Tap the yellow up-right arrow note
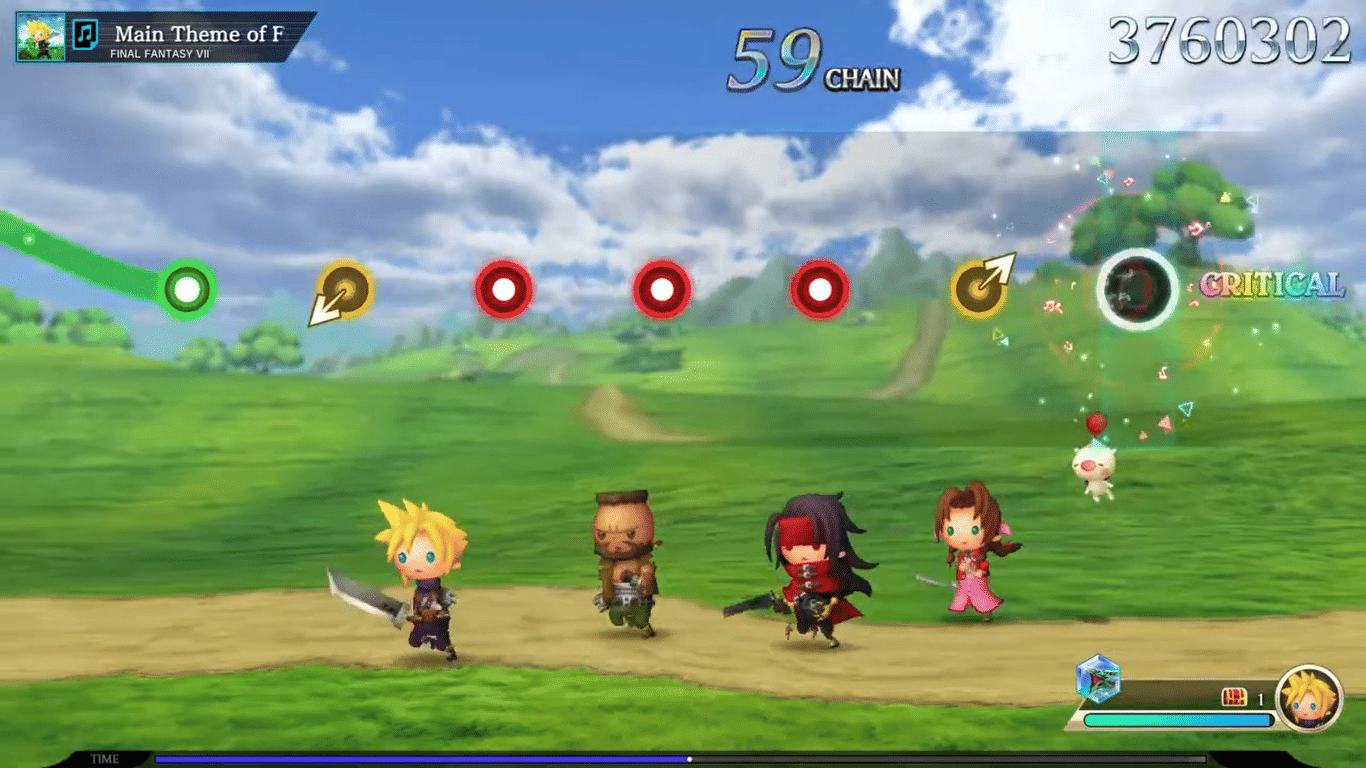The image size is (1366, 768). point(980,288)
